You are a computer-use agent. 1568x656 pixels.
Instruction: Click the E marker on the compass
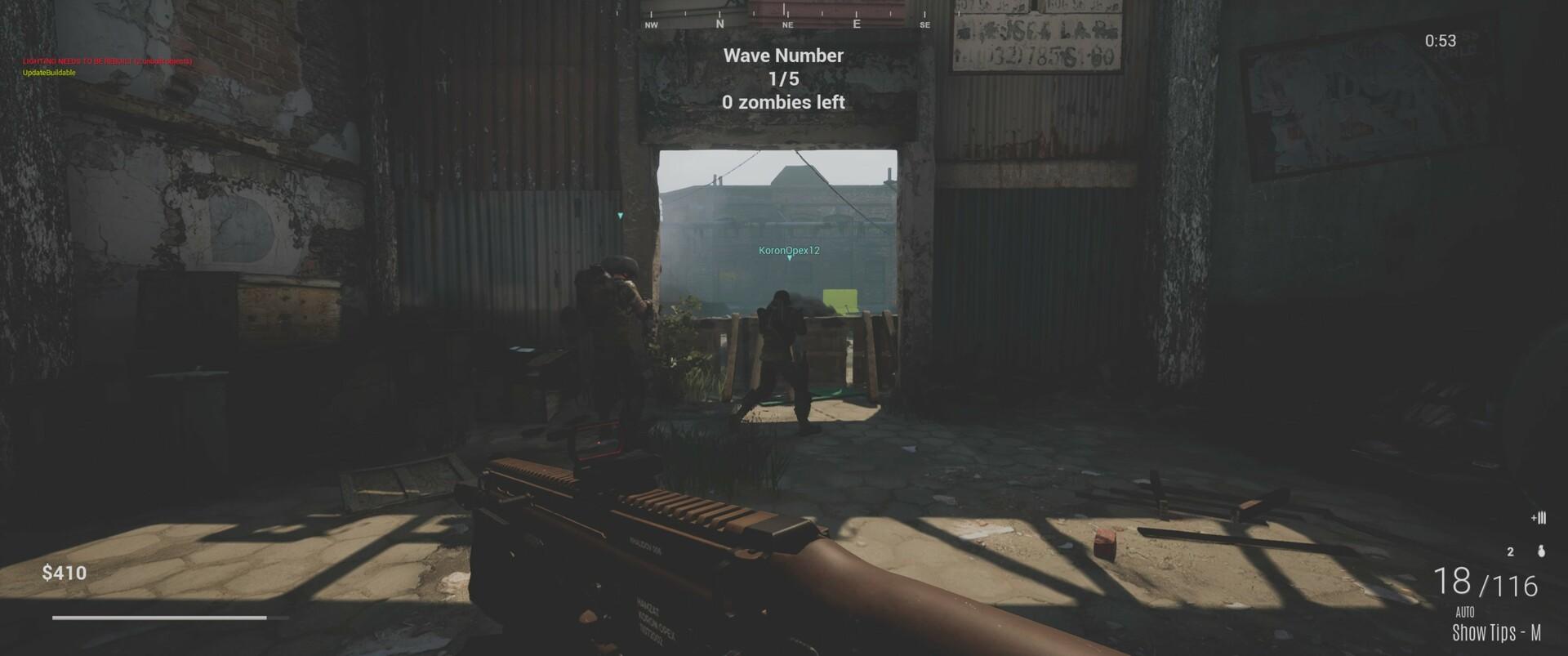coord(856,25)
